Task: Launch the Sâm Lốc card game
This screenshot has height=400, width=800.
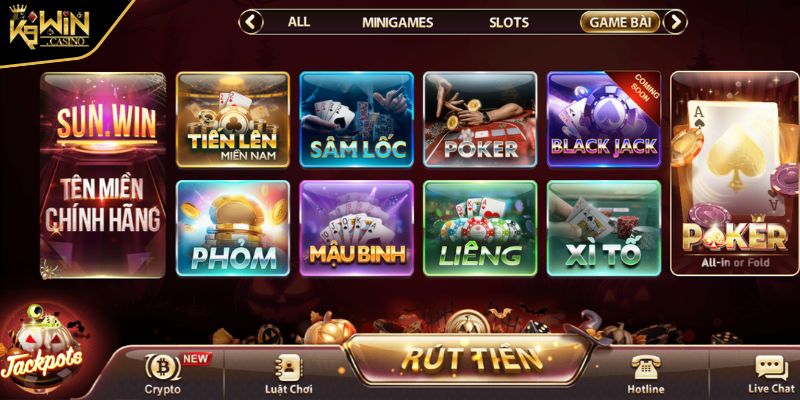Action: point(357,119)
